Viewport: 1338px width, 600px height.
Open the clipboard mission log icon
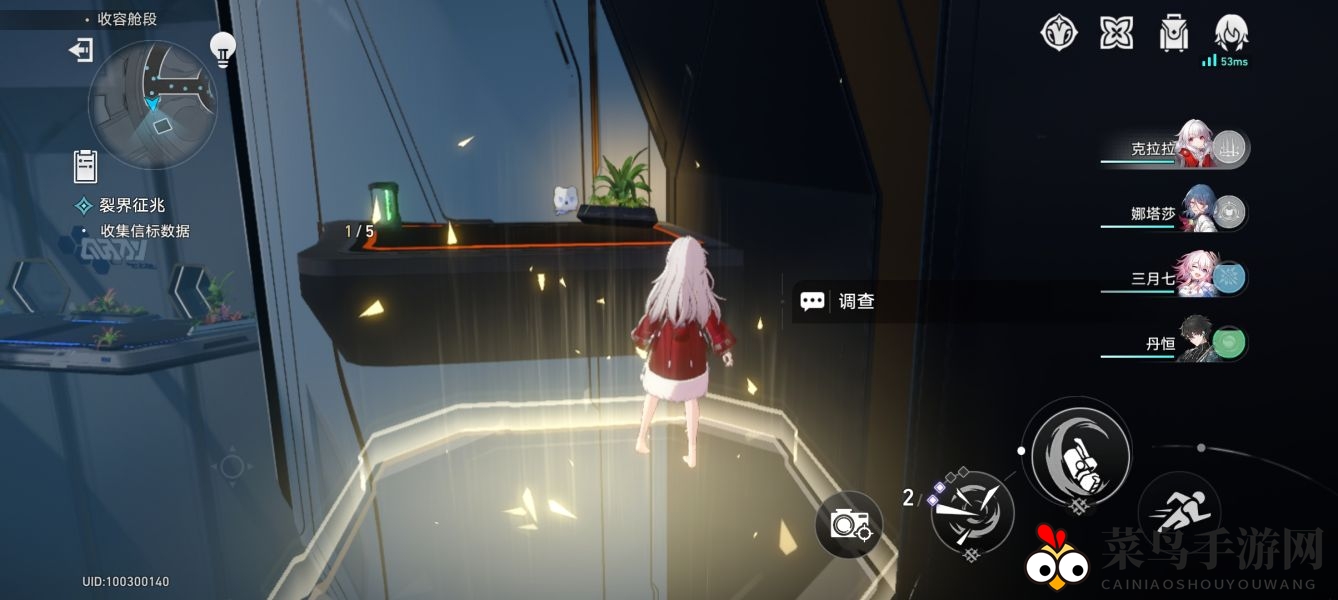(85, 166)
